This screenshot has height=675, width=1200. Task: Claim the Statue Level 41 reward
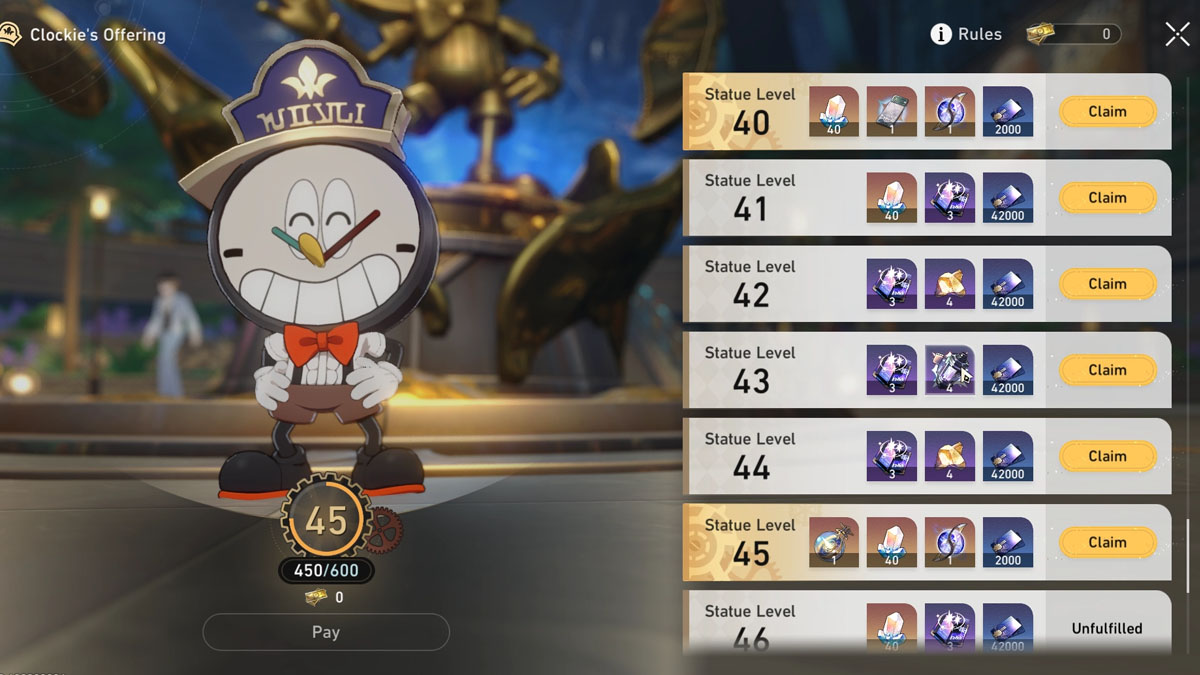[x=1107, y=198]
